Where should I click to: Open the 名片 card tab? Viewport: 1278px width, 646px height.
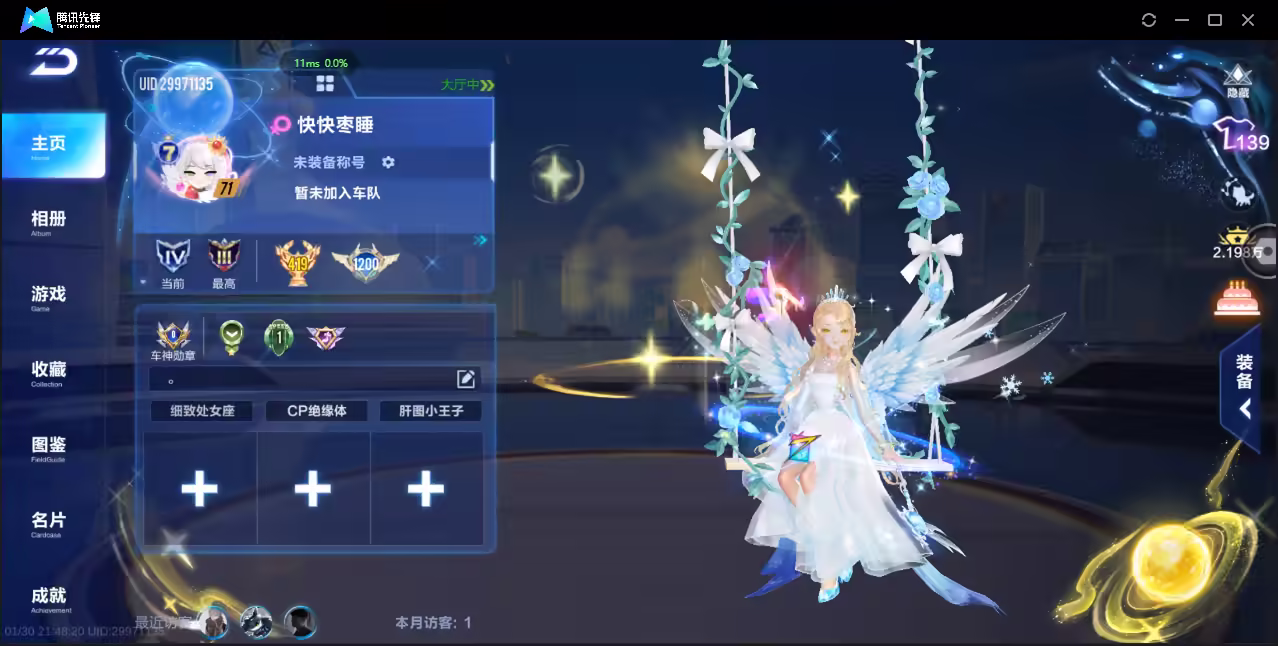pyautogui.click(x=48, y=522)
